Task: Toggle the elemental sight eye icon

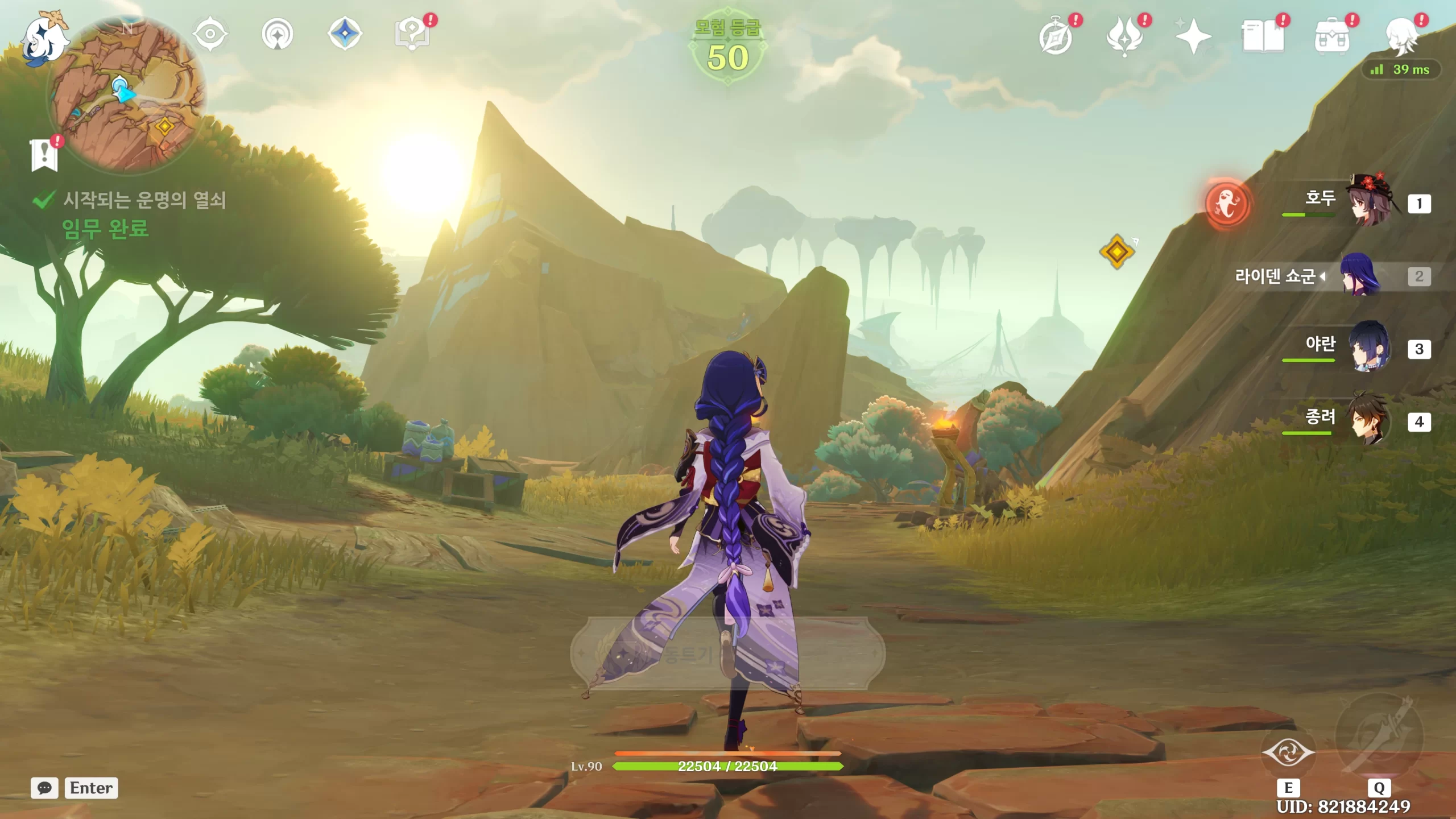Action: (x=210, y=34)
